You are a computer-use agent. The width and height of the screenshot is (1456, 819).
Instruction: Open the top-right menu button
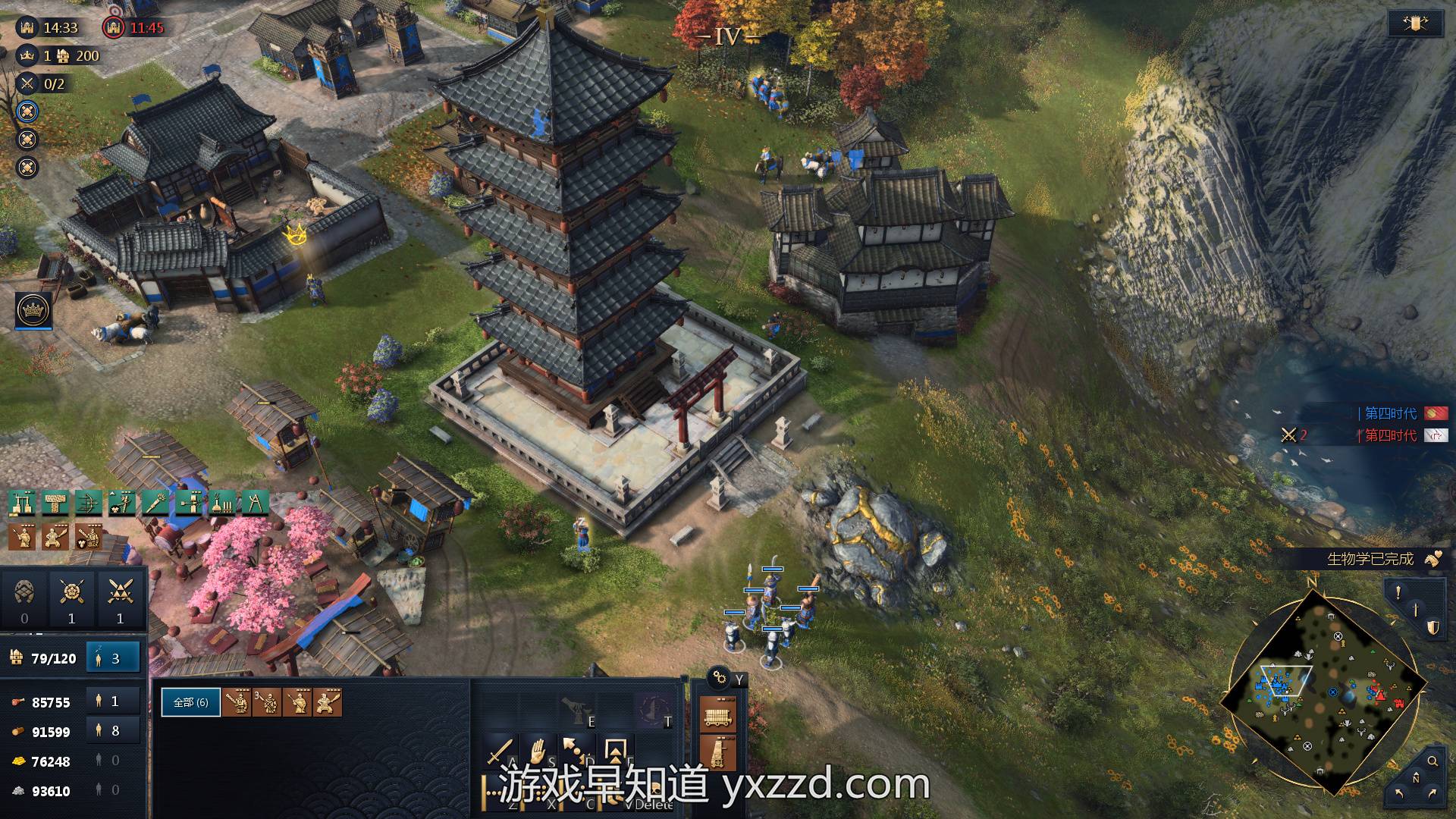(x=1415, y=24)
